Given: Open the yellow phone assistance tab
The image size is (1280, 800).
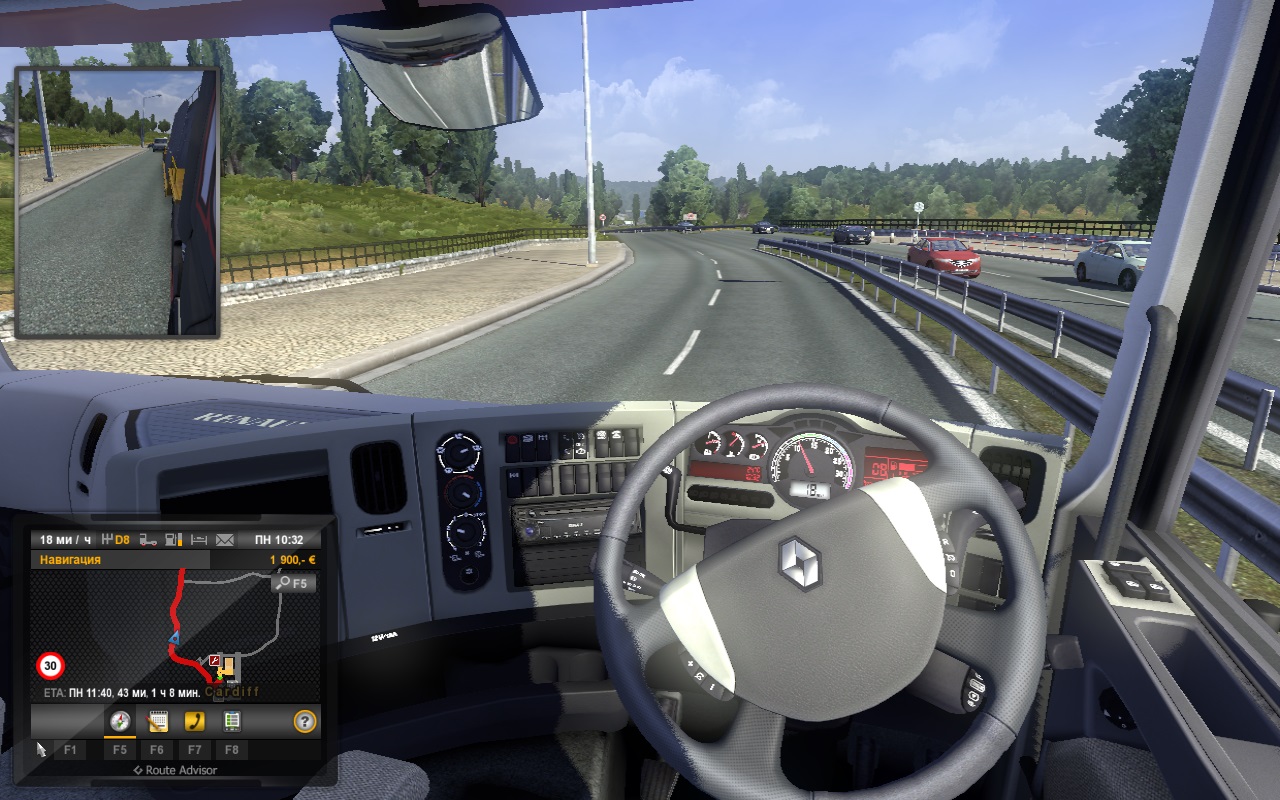Looking at the screenshot, I should coord(194,721).
